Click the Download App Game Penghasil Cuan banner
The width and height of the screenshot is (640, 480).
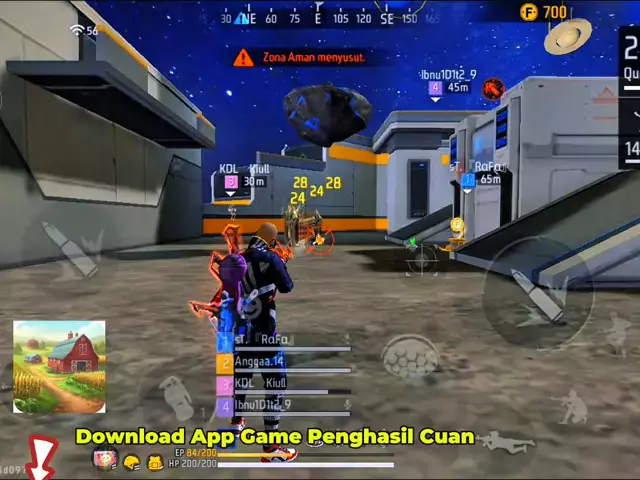coord(275,436)
